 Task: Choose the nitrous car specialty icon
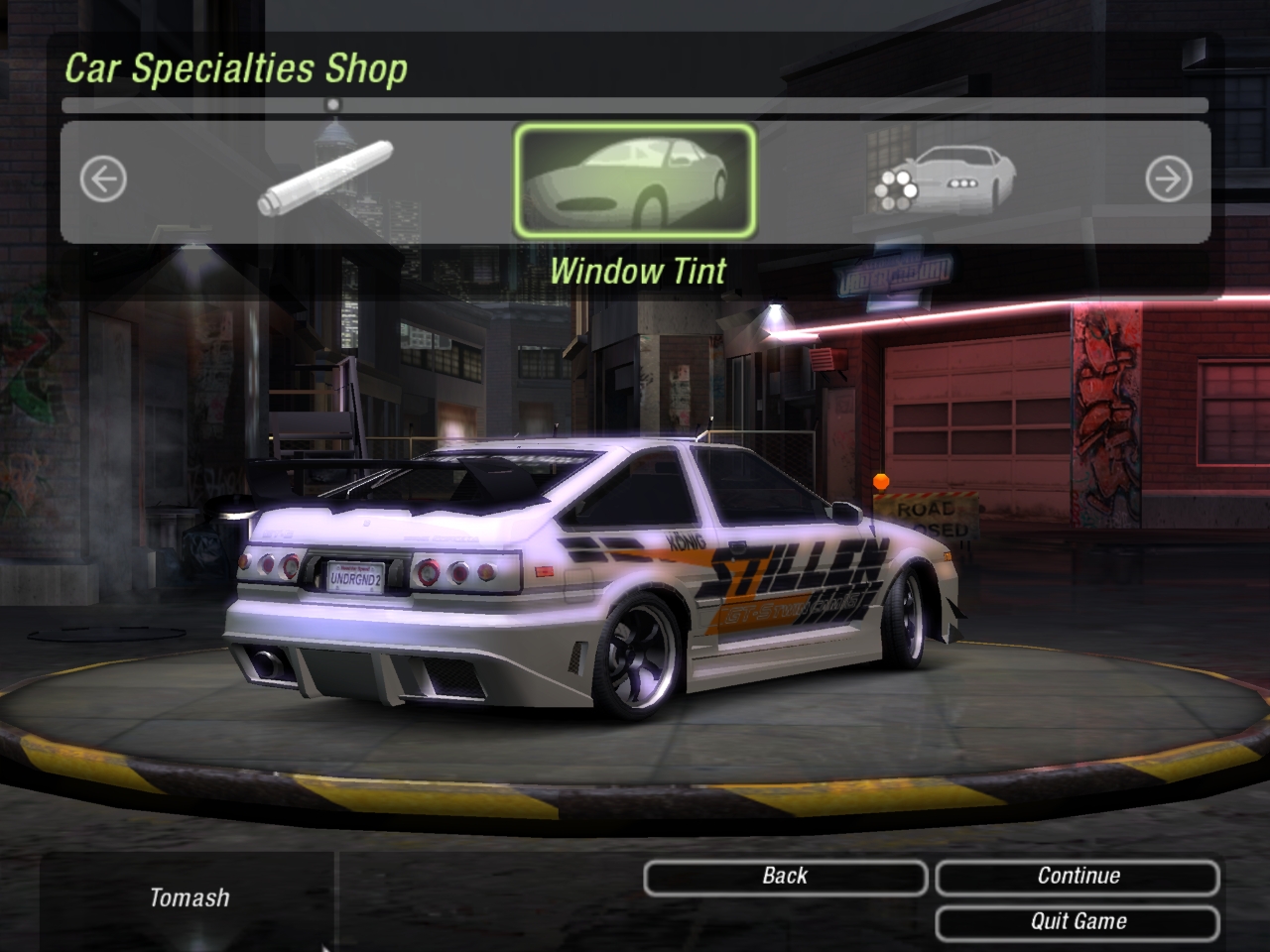(x=945, y=180)
